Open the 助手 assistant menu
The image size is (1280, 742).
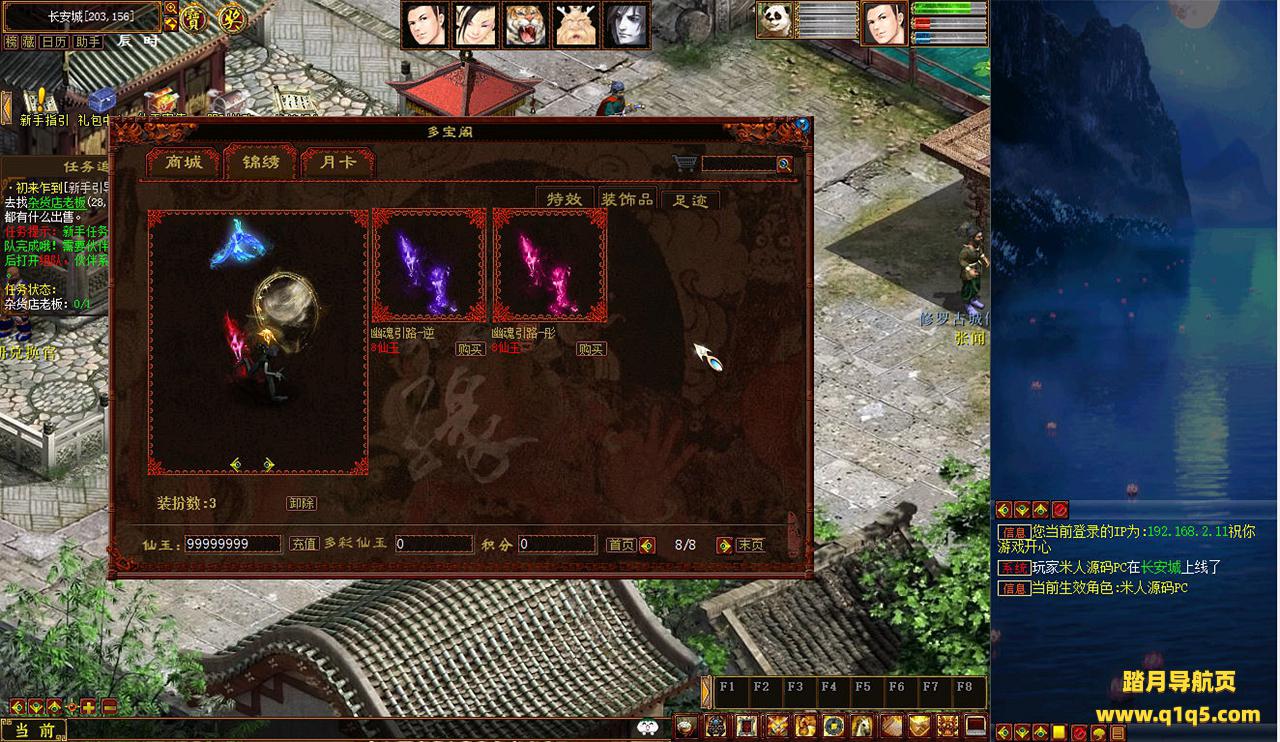point(88,42)
